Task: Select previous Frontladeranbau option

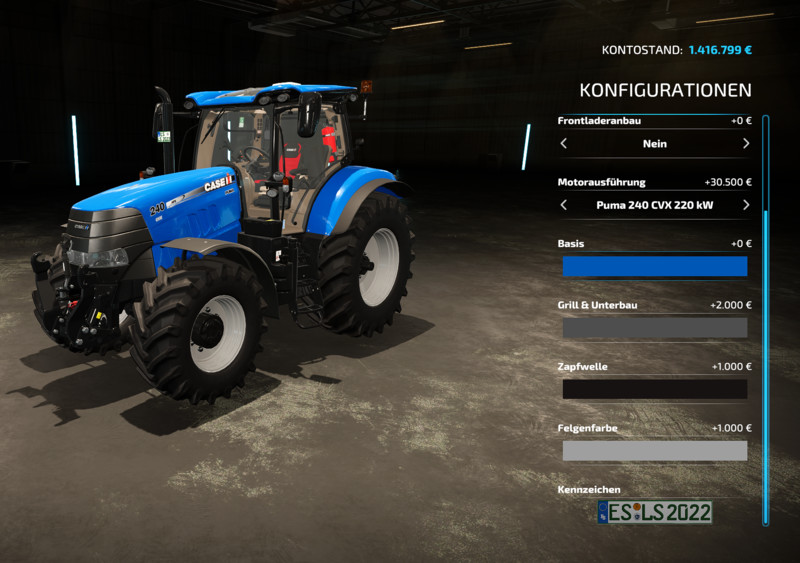Action: (564, 144)
